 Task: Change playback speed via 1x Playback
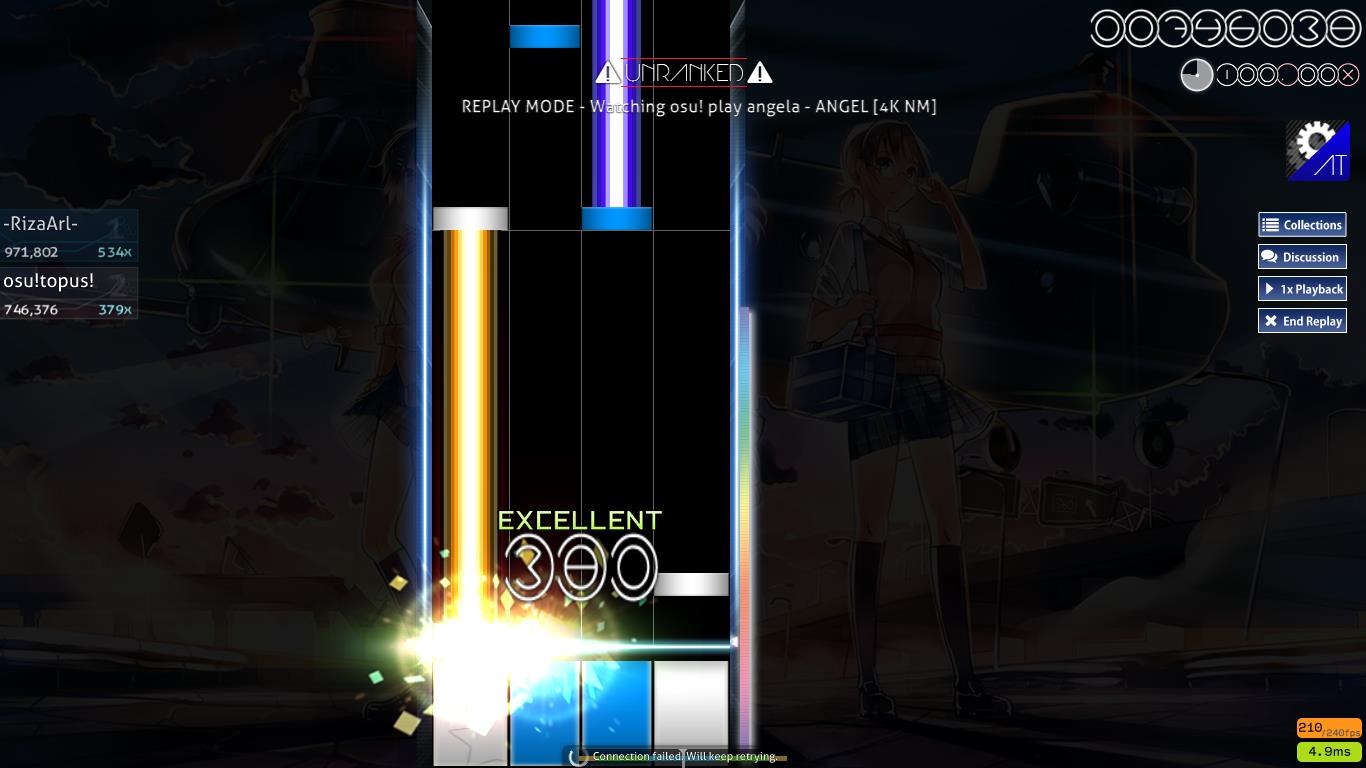coord(1302,289)
